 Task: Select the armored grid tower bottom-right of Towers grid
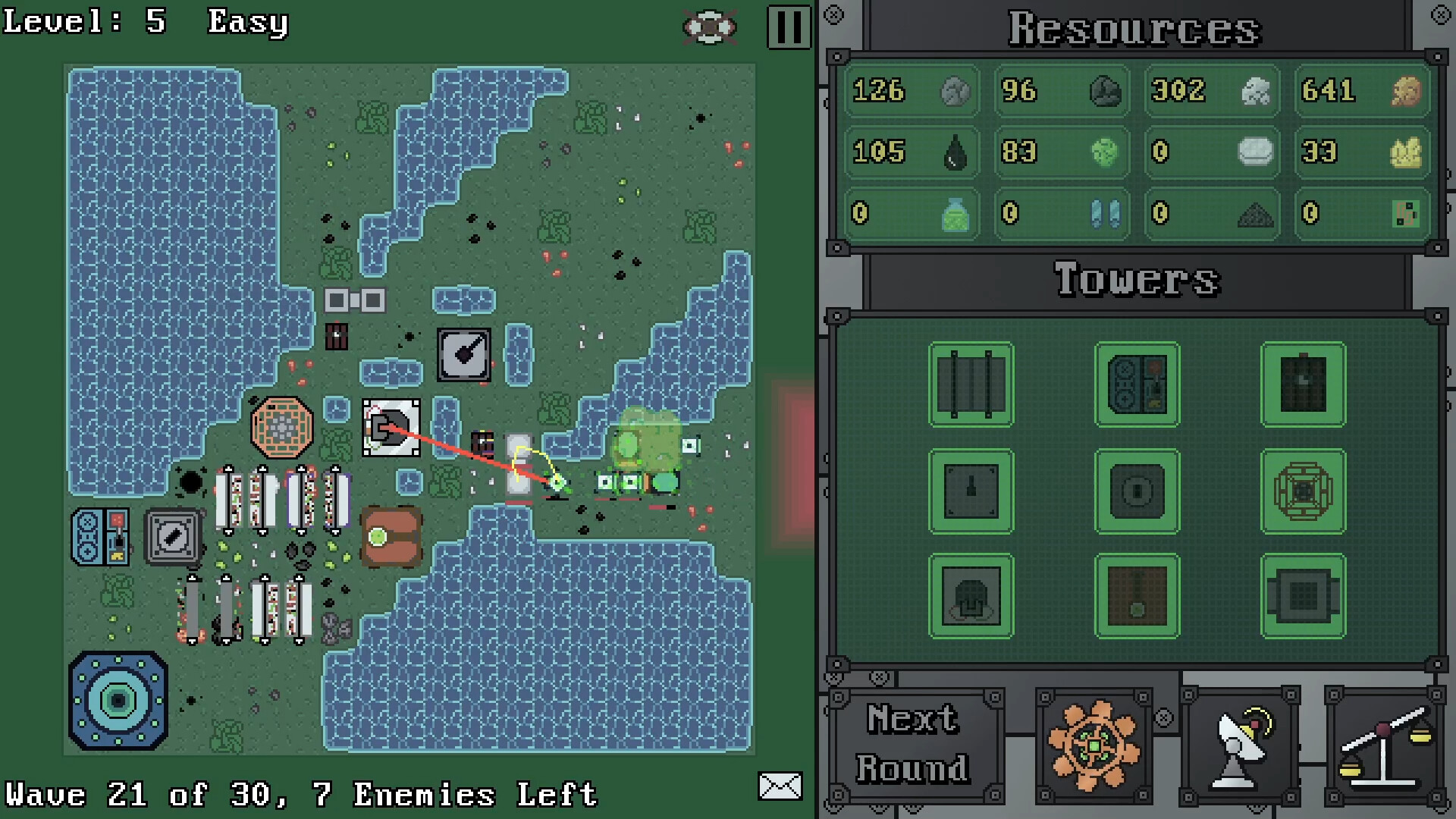pyautogui.click(x=1303, y=595)
